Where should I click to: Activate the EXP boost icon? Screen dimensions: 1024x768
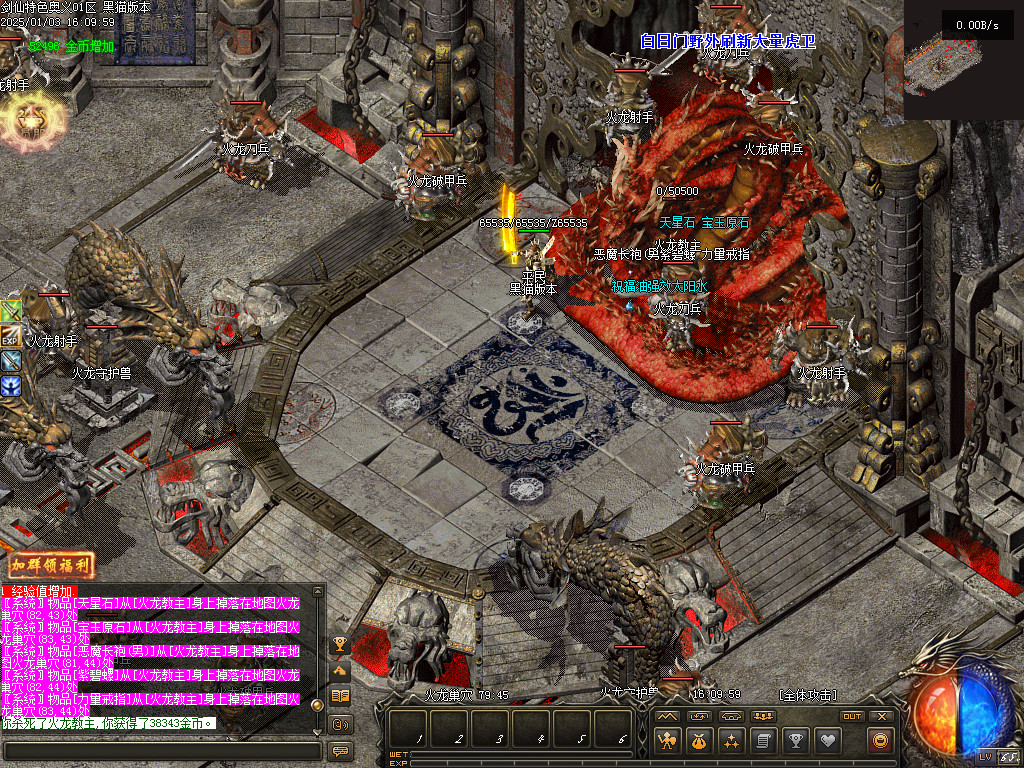coord(11,337)
